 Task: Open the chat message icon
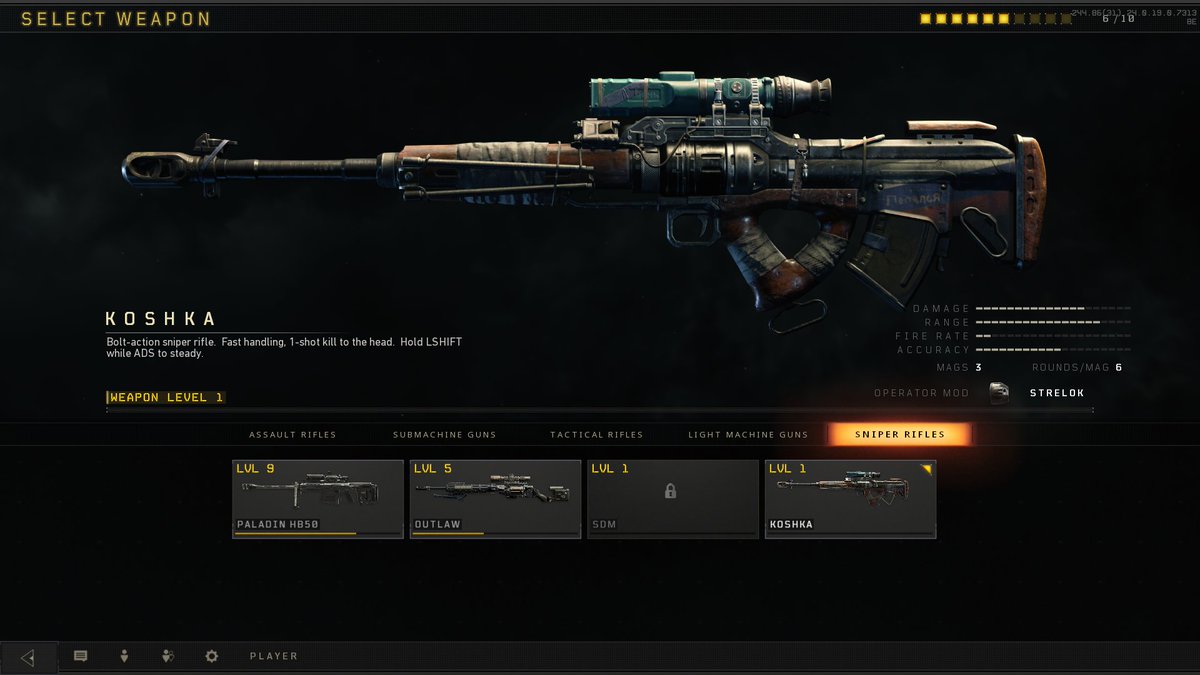coord(81,657)
